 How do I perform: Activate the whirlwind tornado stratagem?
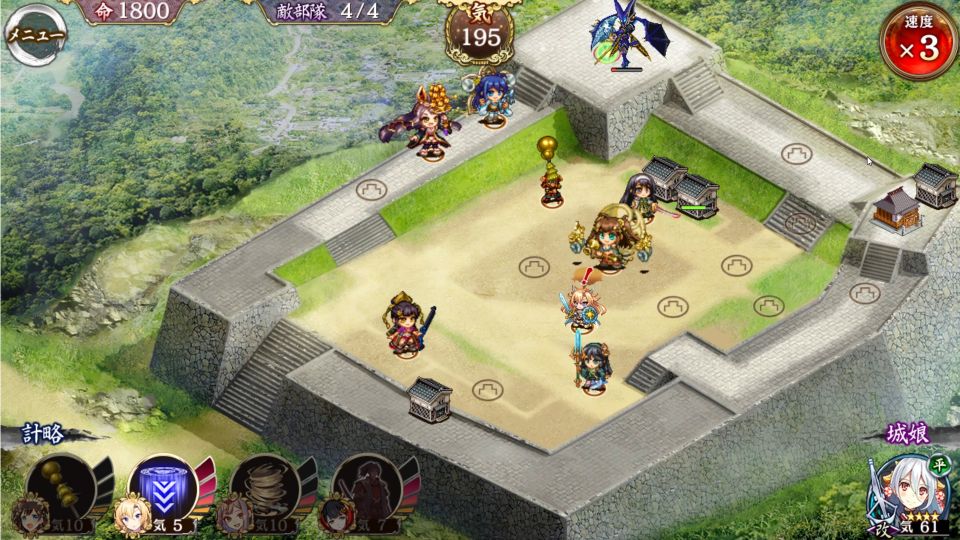tap(262, 488)
